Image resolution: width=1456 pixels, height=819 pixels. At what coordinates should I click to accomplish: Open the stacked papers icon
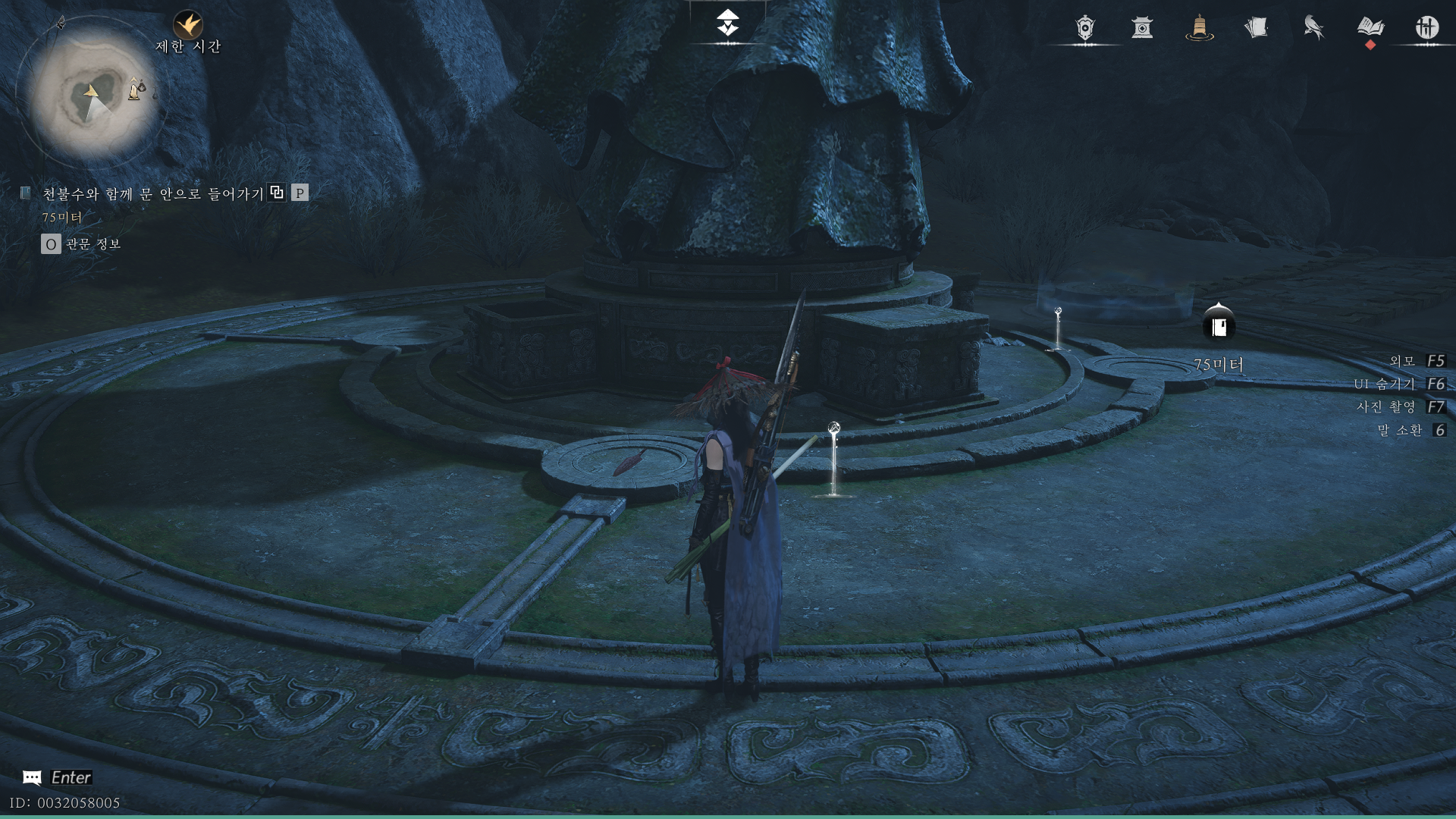[1256, 28]
